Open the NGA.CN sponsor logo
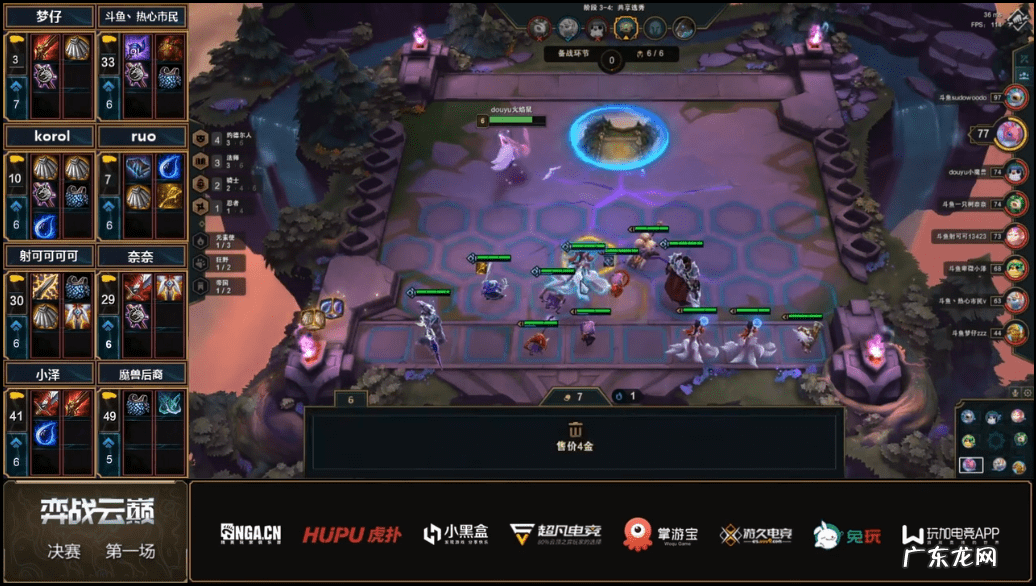Screen dimensions: 1036x586 coord(251,534)
